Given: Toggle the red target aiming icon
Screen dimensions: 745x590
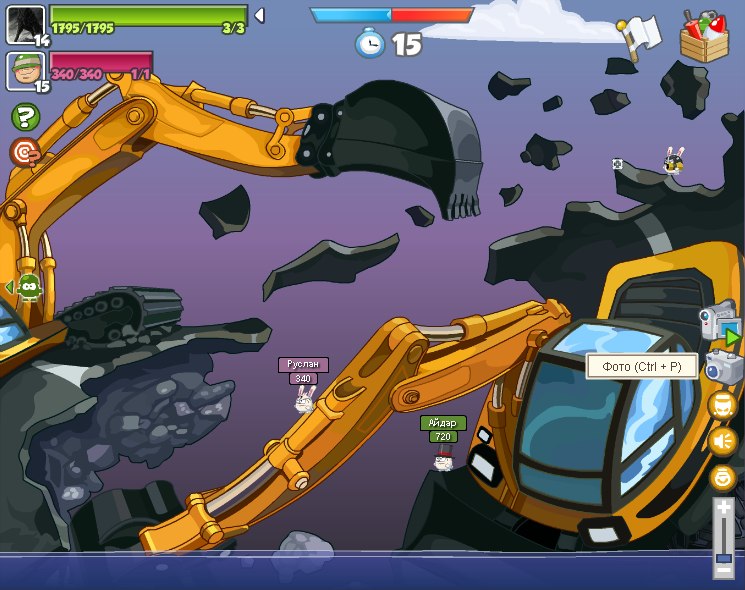Looking at the screenshot, I should (24, 153).
